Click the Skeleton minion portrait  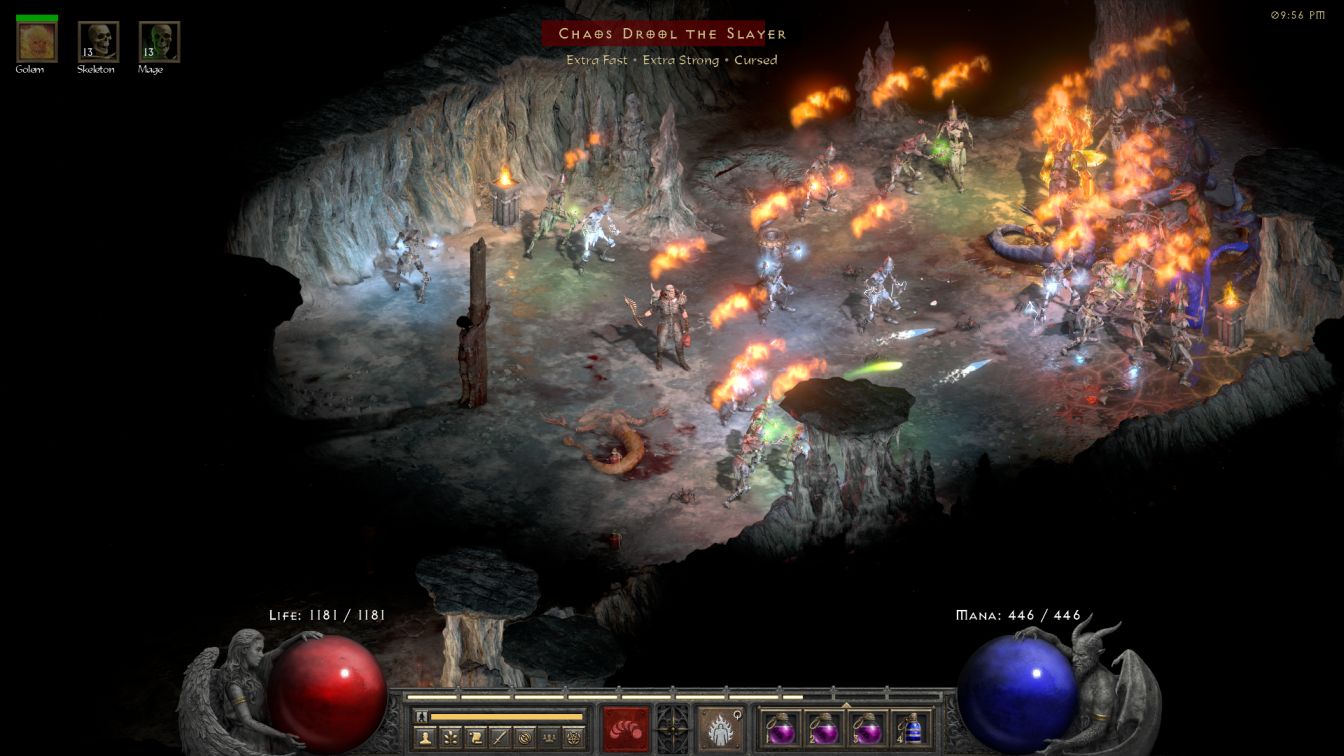98,42
